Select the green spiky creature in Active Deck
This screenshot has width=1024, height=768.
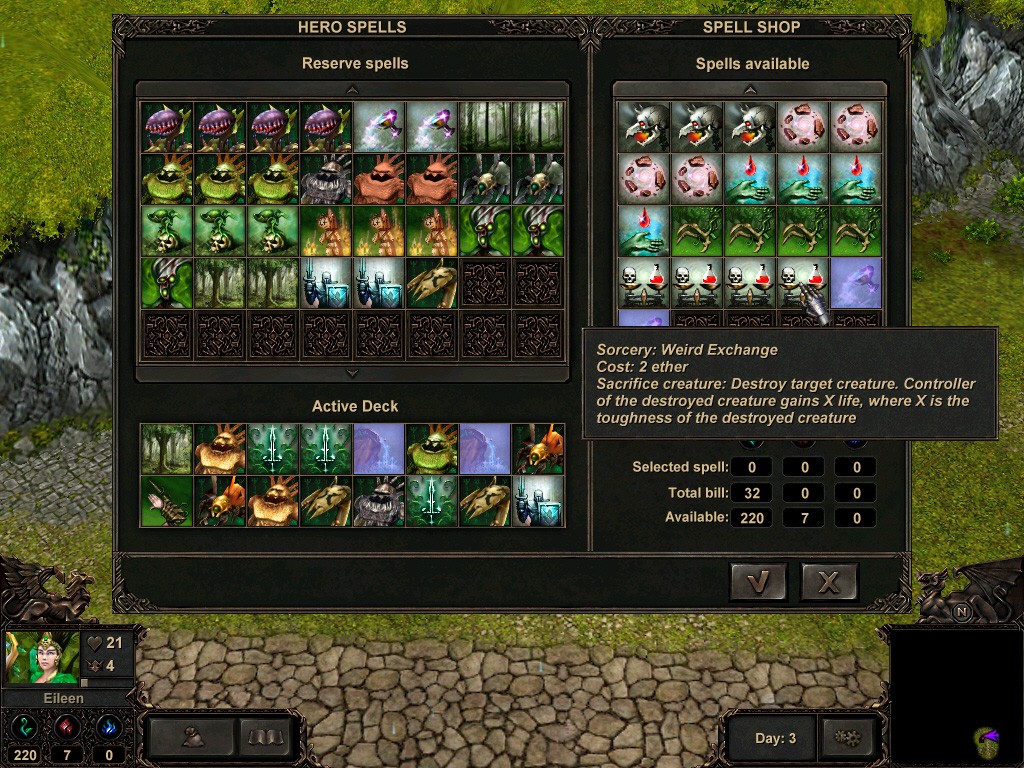(433, 449)
